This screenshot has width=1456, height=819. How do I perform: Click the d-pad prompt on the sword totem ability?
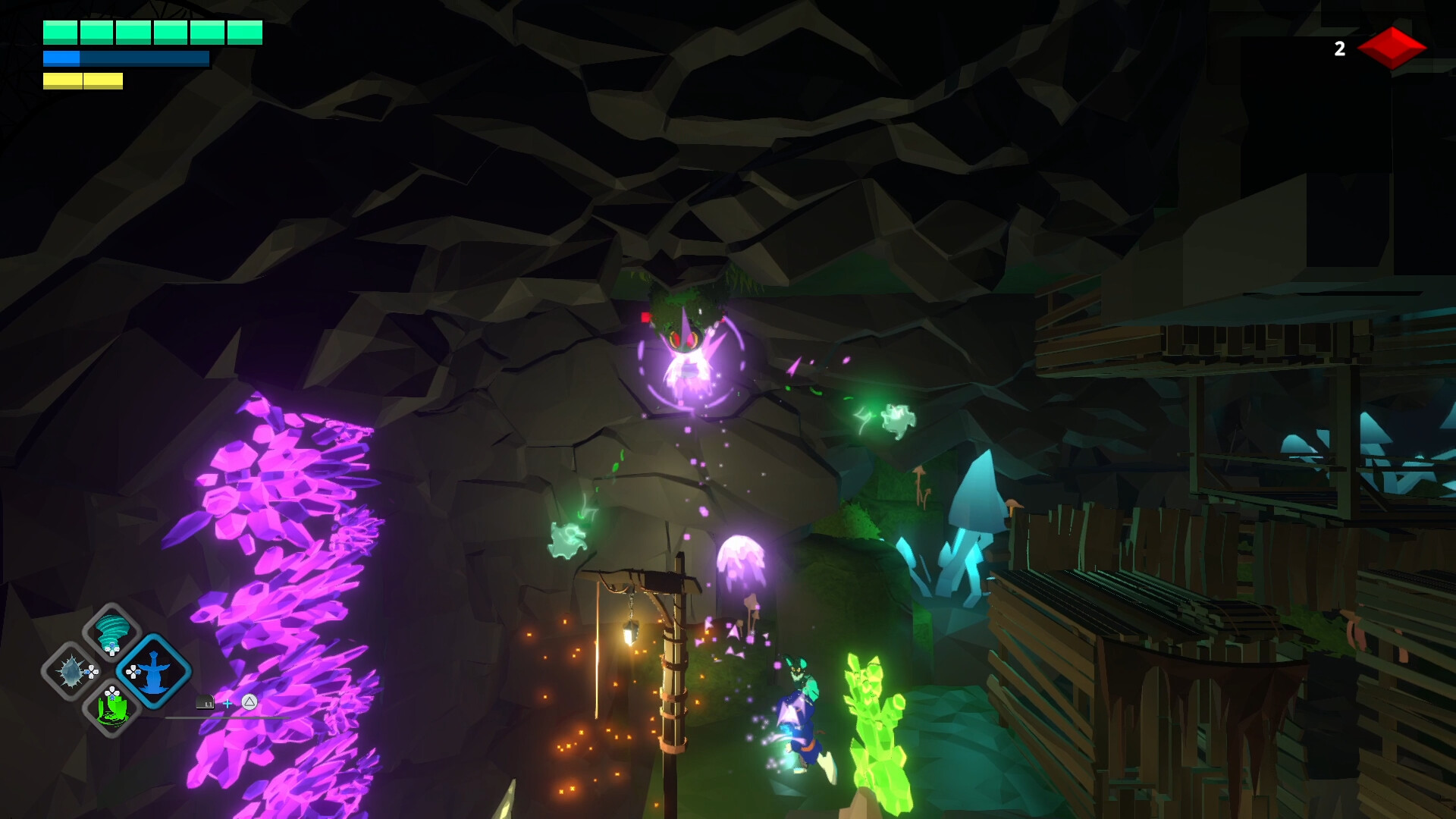click(133, 672)
